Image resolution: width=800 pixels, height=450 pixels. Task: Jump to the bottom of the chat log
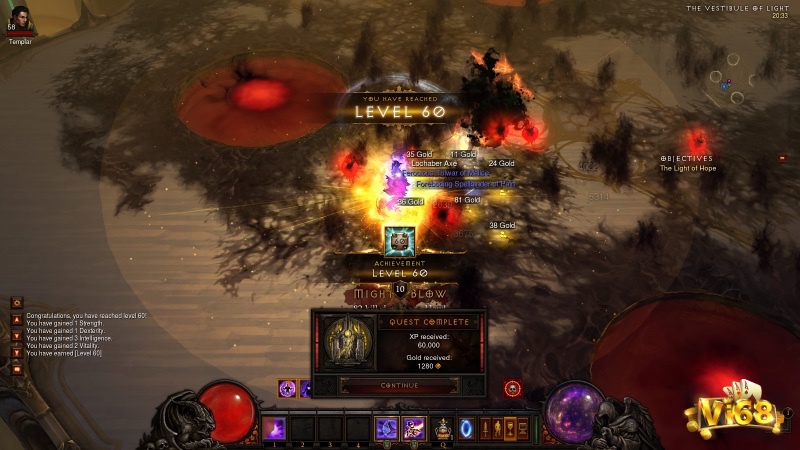tap(16, 352)
